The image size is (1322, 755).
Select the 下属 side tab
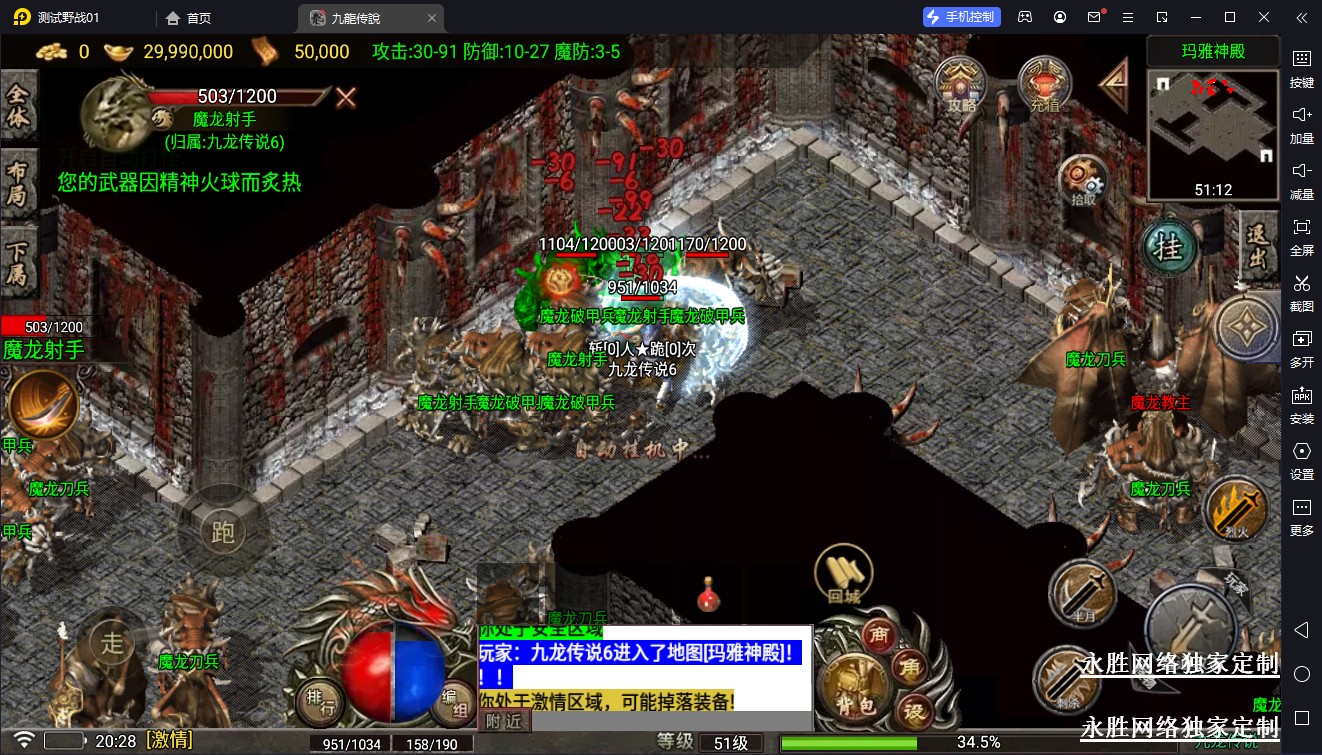pyautogui.click(x=18, y=258)
